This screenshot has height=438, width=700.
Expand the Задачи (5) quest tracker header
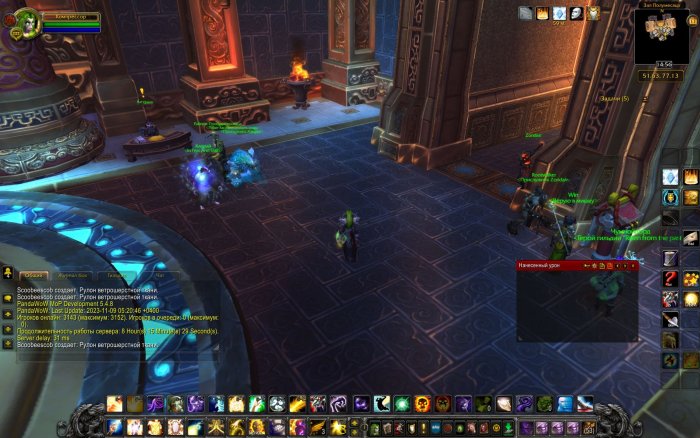[x=614, y=98]
